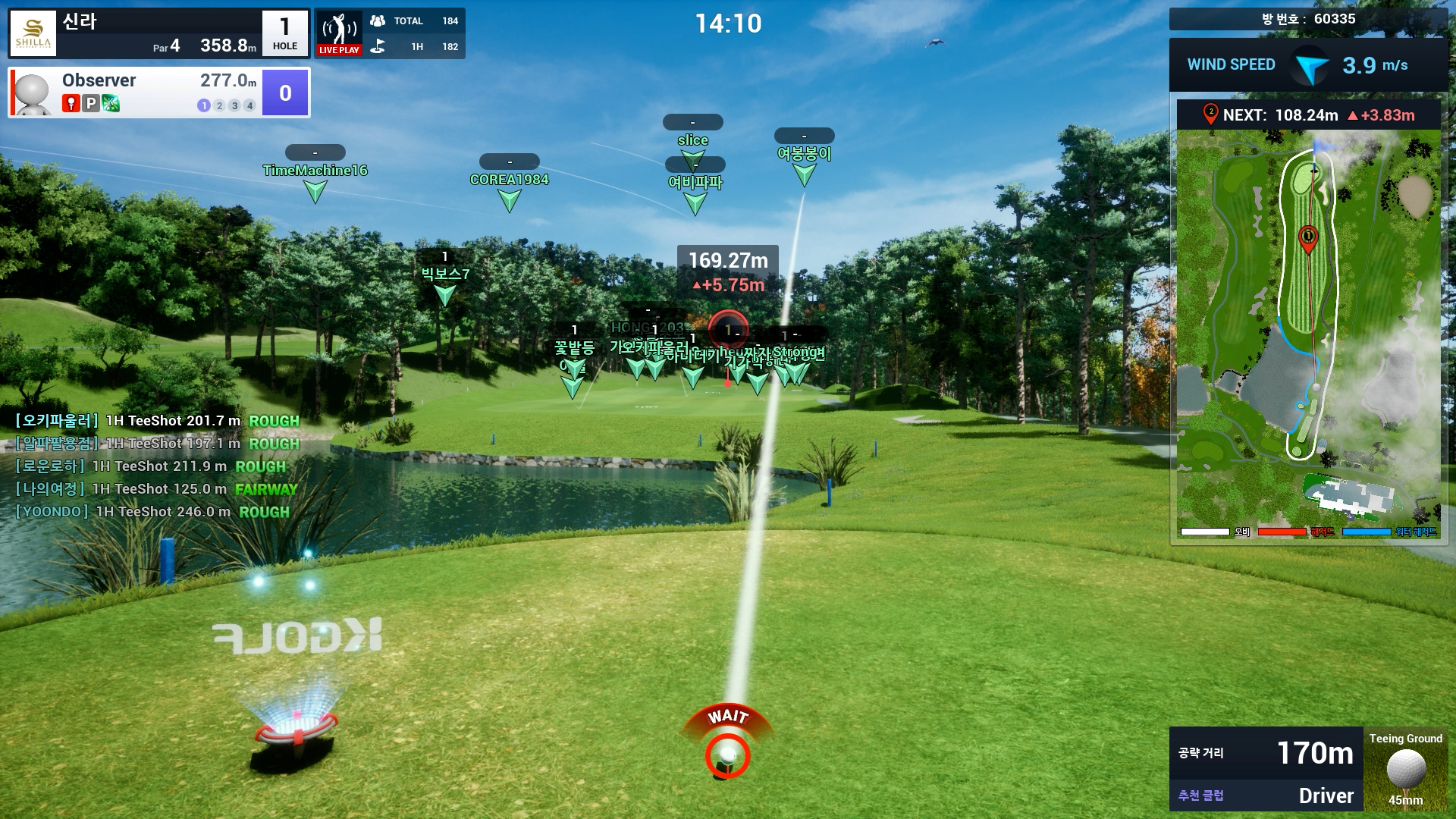Select the recommended Driver club panel
Image resolution: width=1456 pixels, height=819 pixels.
pyautogui.click(x=1266, y=795)
